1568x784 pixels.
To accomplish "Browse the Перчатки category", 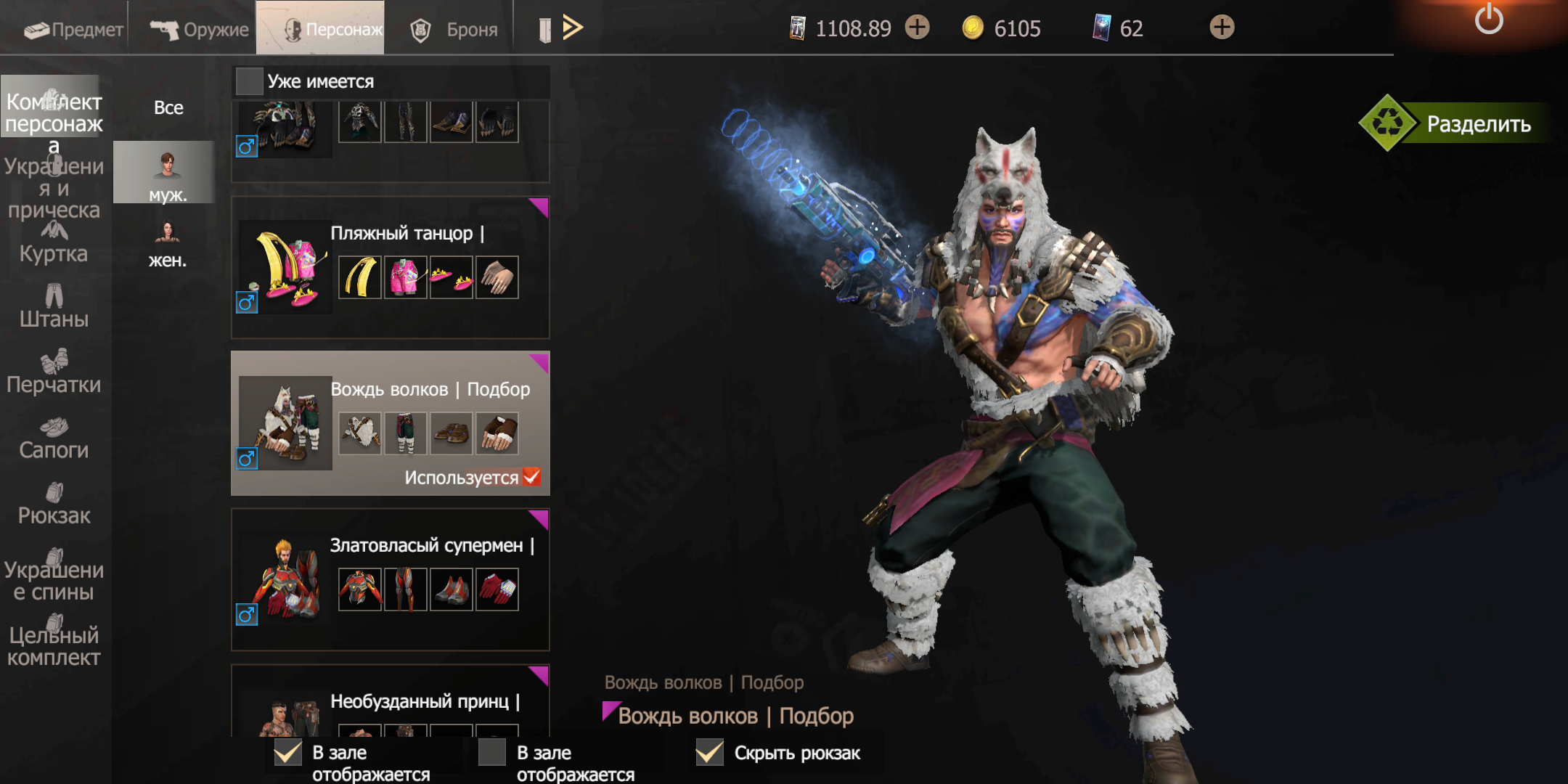I will point(54,373).
